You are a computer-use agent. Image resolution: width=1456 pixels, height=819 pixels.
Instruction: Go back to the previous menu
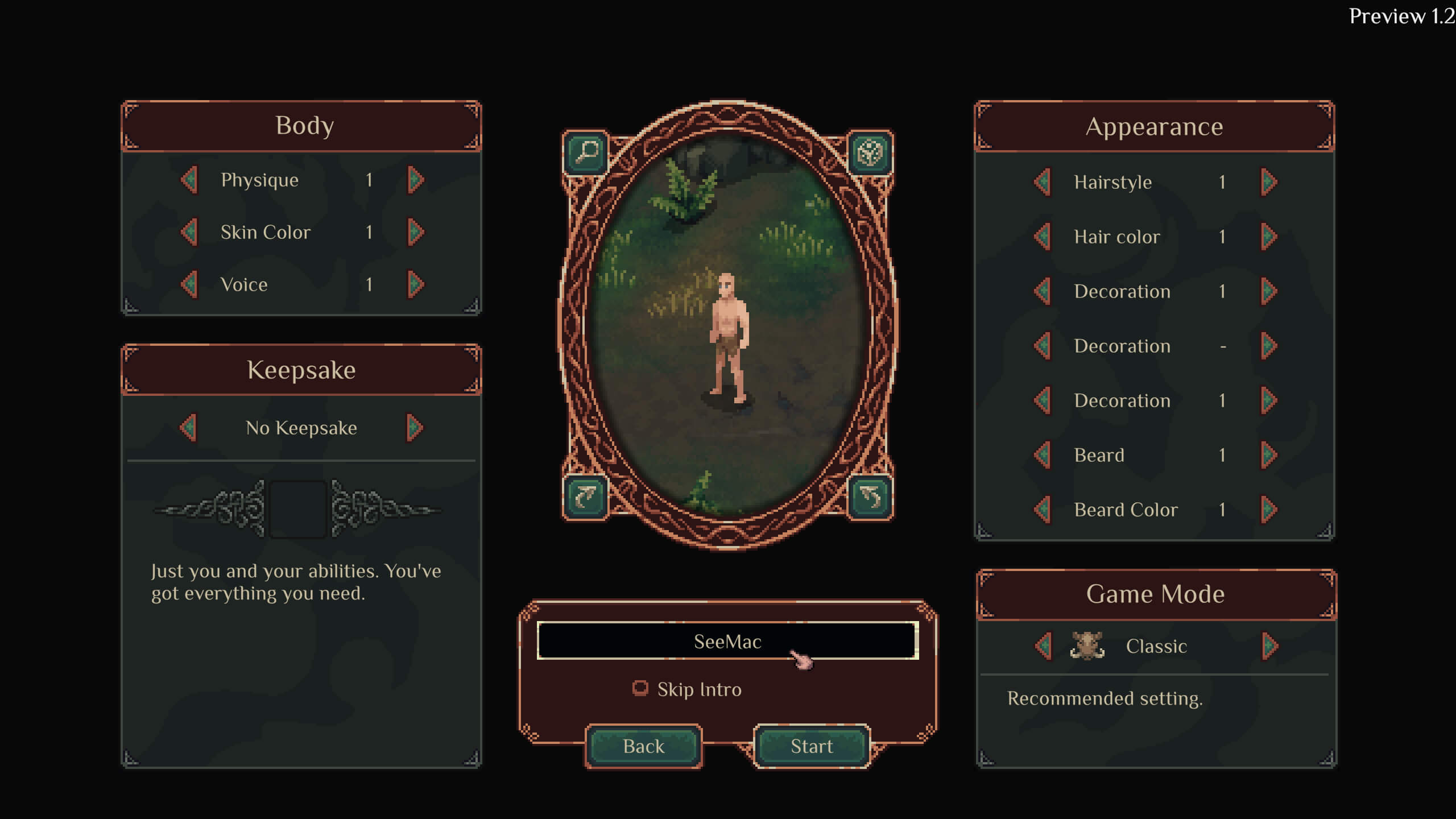point(643,746)
